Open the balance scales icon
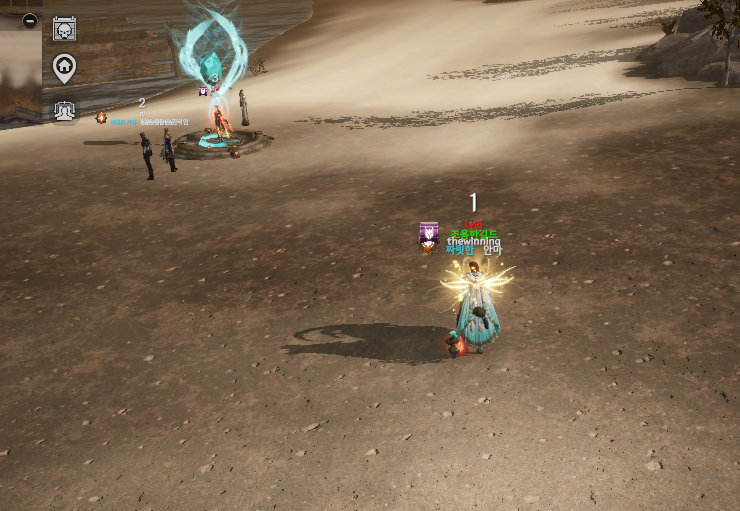Image resolution: width=740 pixels, height=511 pixels. tap(64, 110)
